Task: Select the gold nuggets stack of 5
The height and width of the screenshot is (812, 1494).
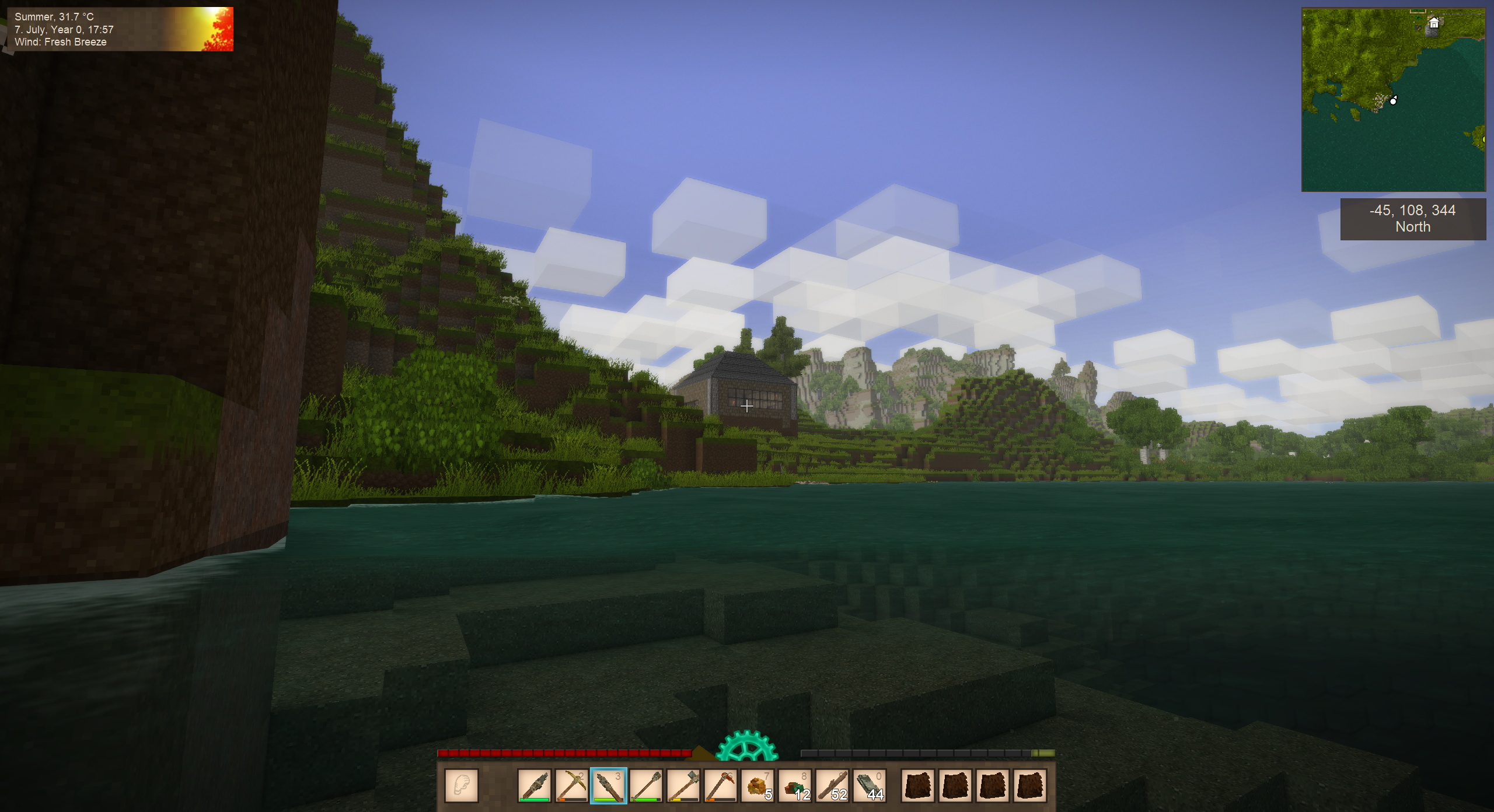Action: click(x=758, y=785)
